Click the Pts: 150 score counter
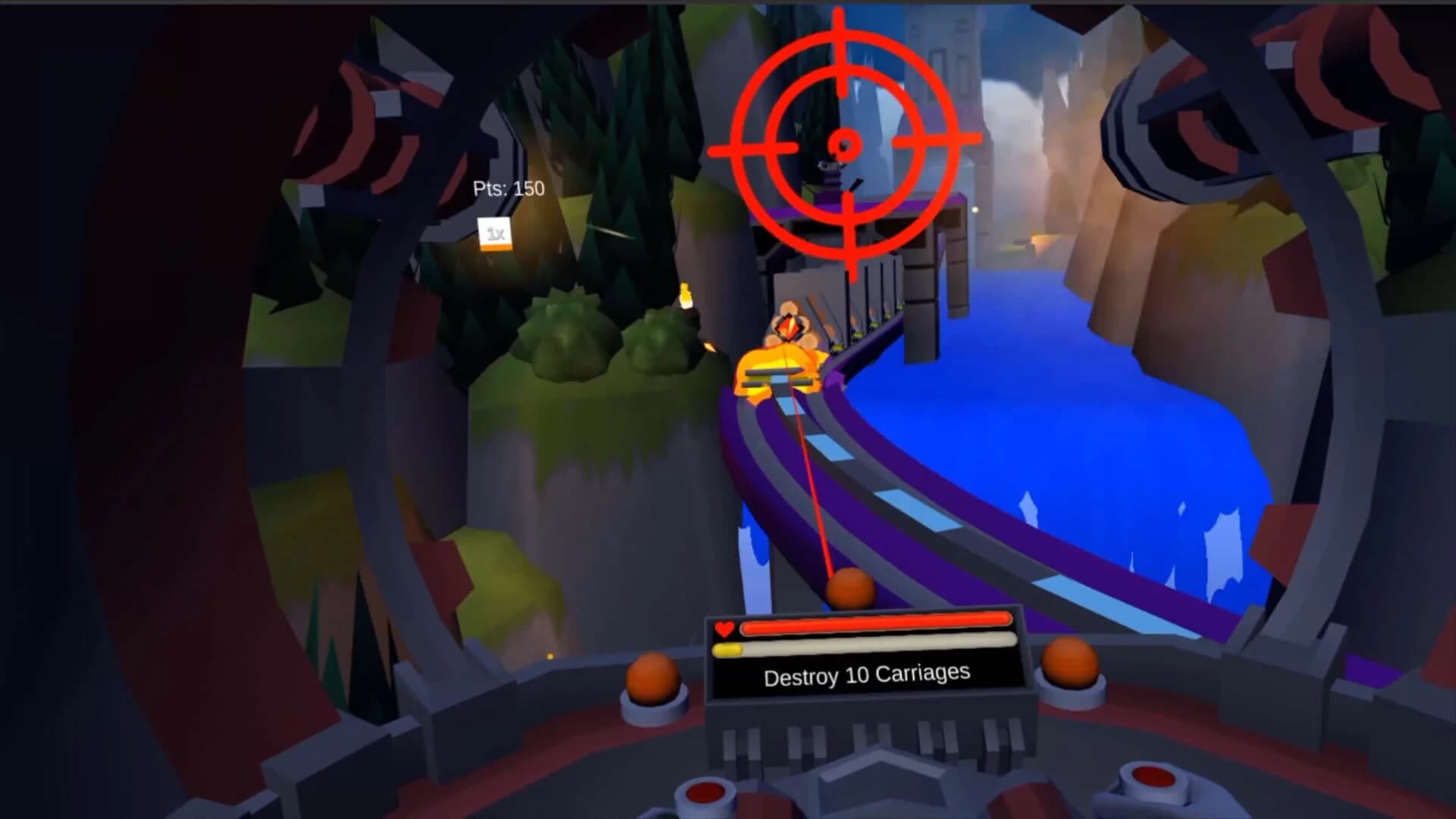This screenshot has height=819, width=1456. pyautogui.click(x=507, y=190)
